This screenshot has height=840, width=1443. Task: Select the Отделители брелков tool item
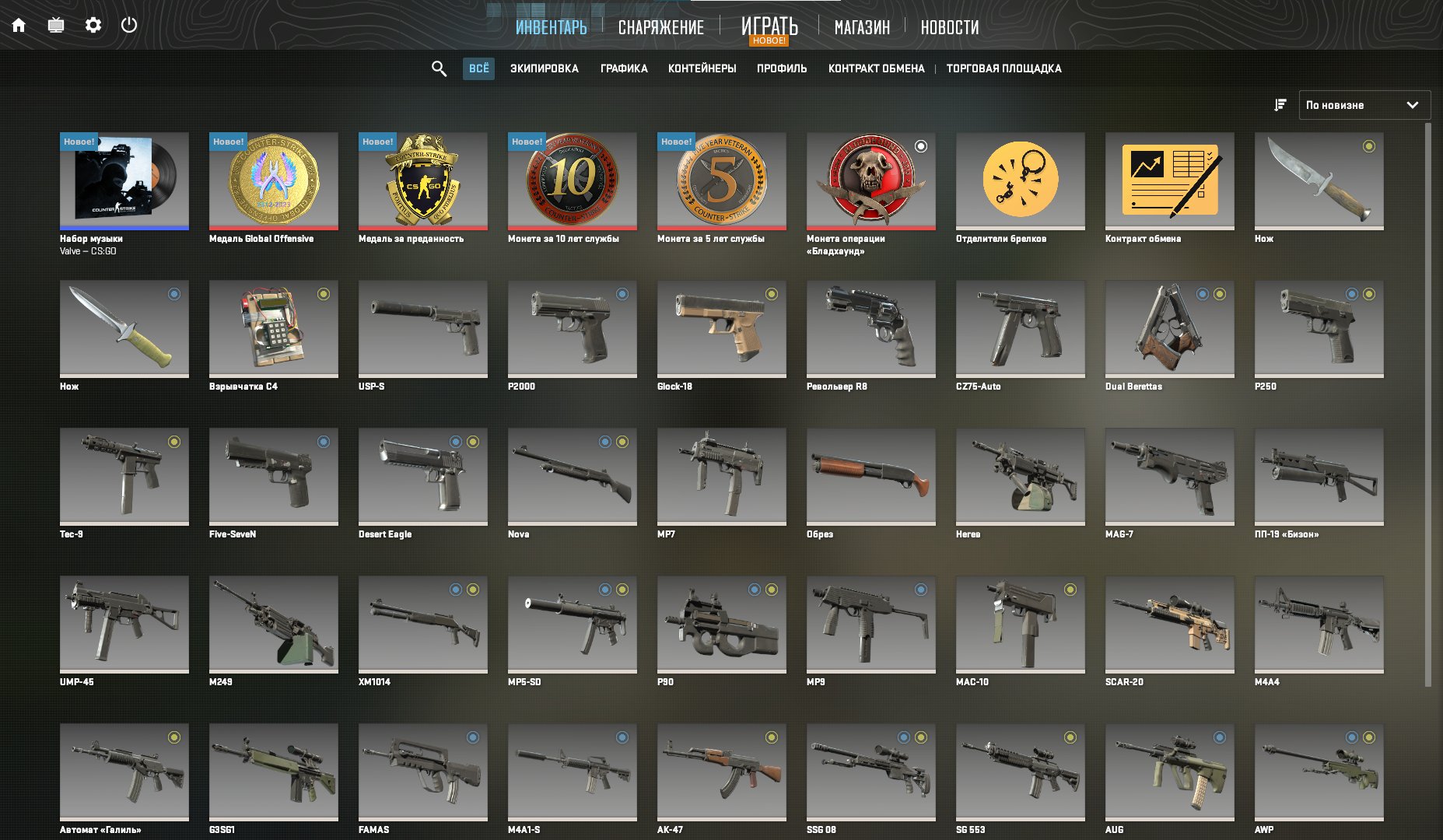1020,180
